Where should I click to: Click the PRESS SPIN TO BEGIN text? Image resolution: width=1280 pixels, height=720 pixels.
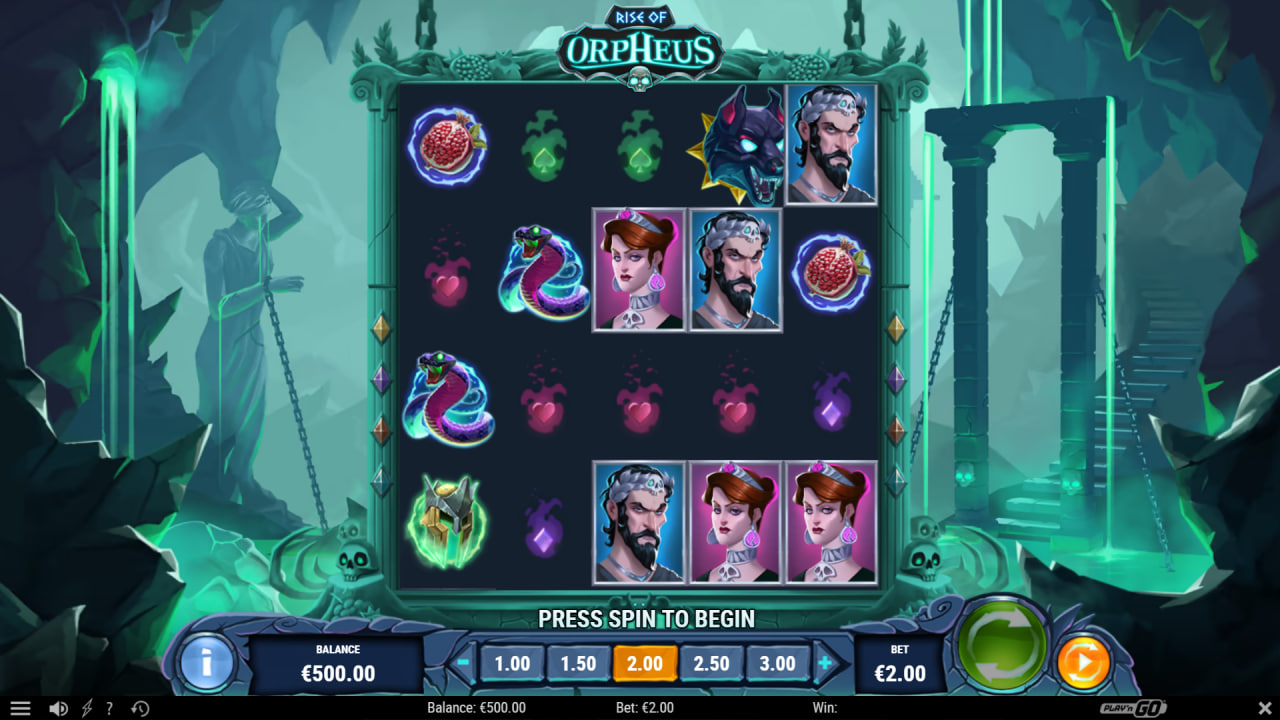pyautogui.click(x=646, y=619)
